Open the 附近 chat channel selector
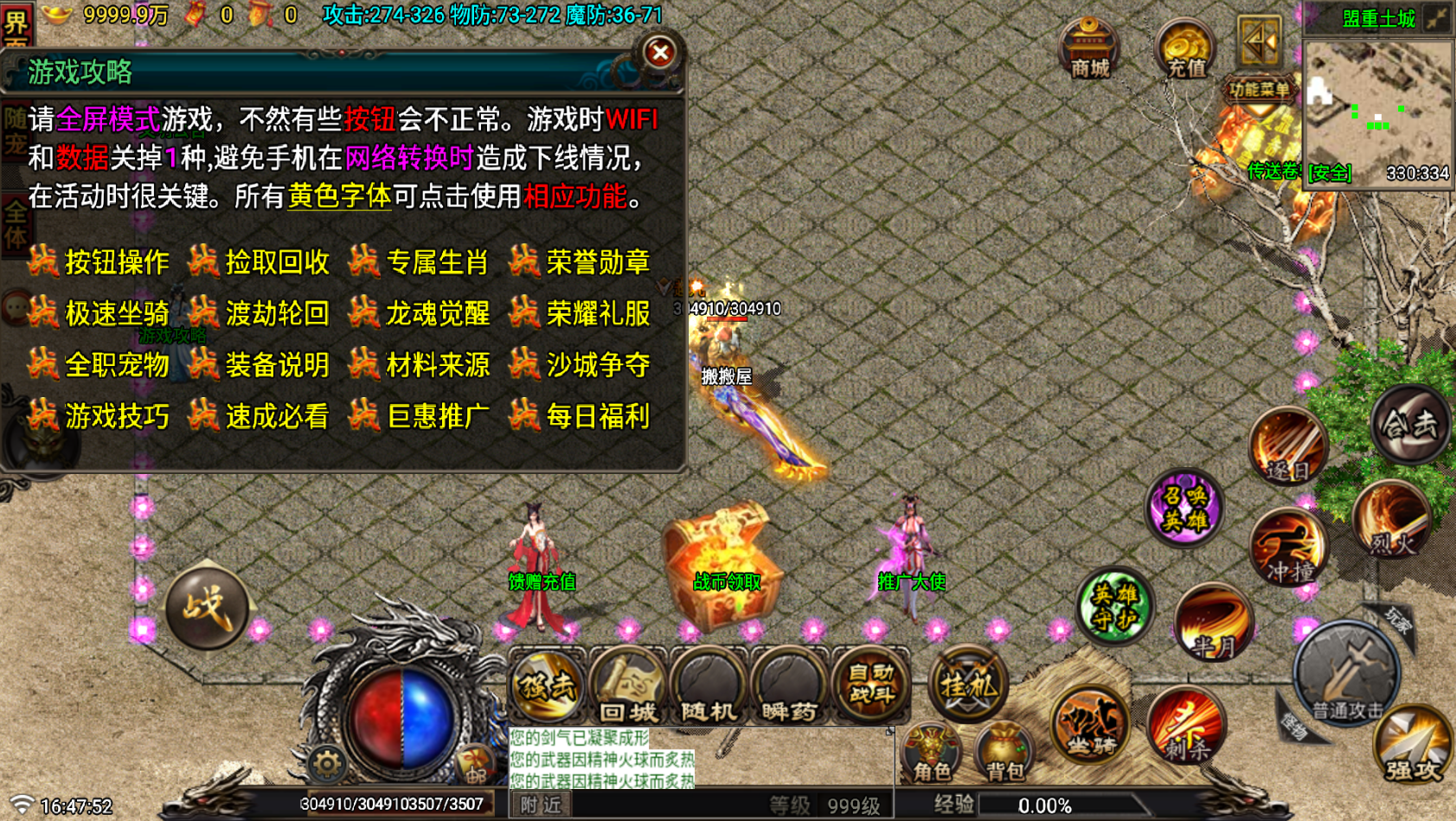This screenshot has height=821, width=1456. click(x=541, y=803)
